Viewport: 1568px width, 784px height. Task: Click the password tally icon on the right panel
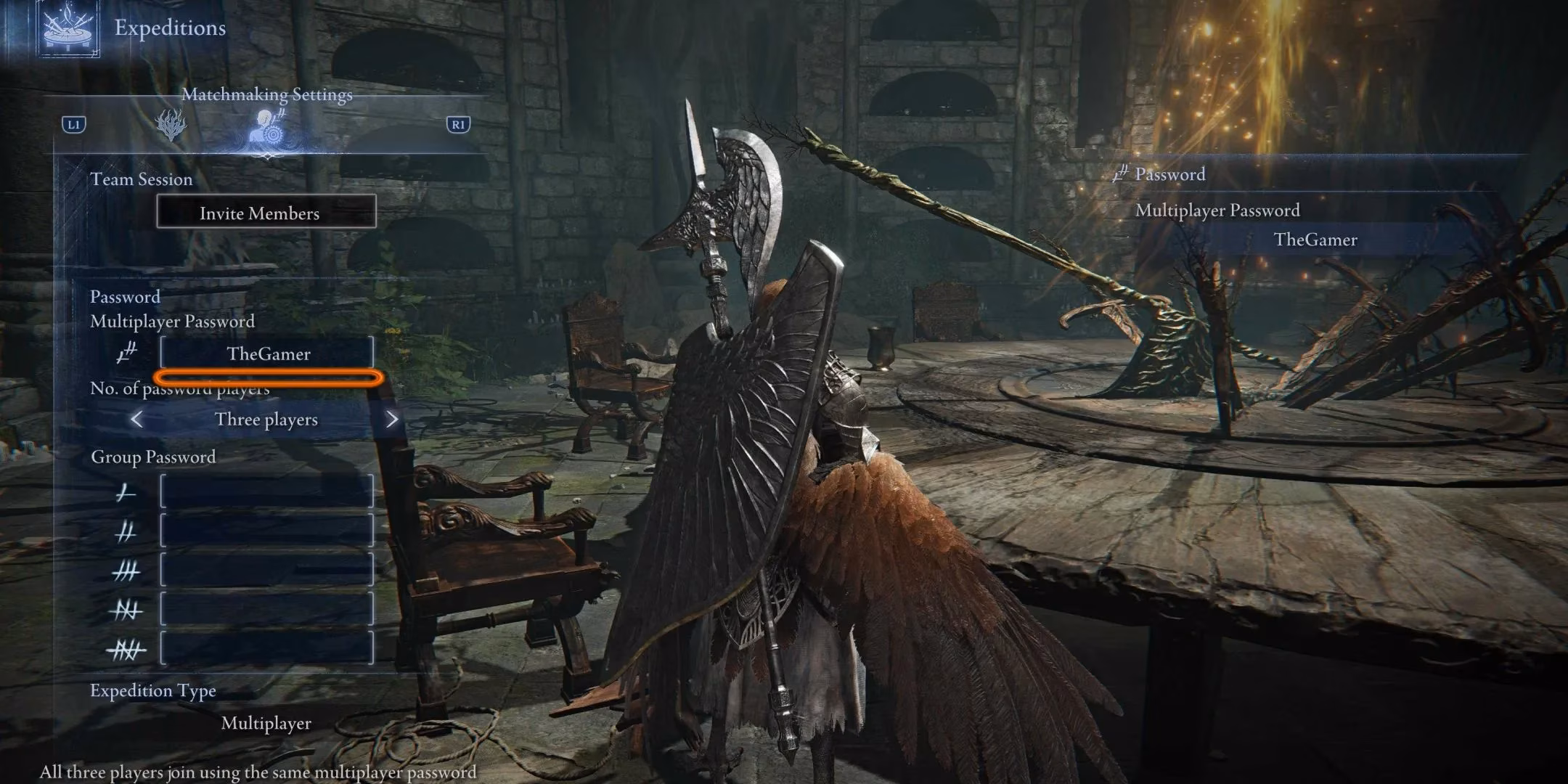[1122, 175]
